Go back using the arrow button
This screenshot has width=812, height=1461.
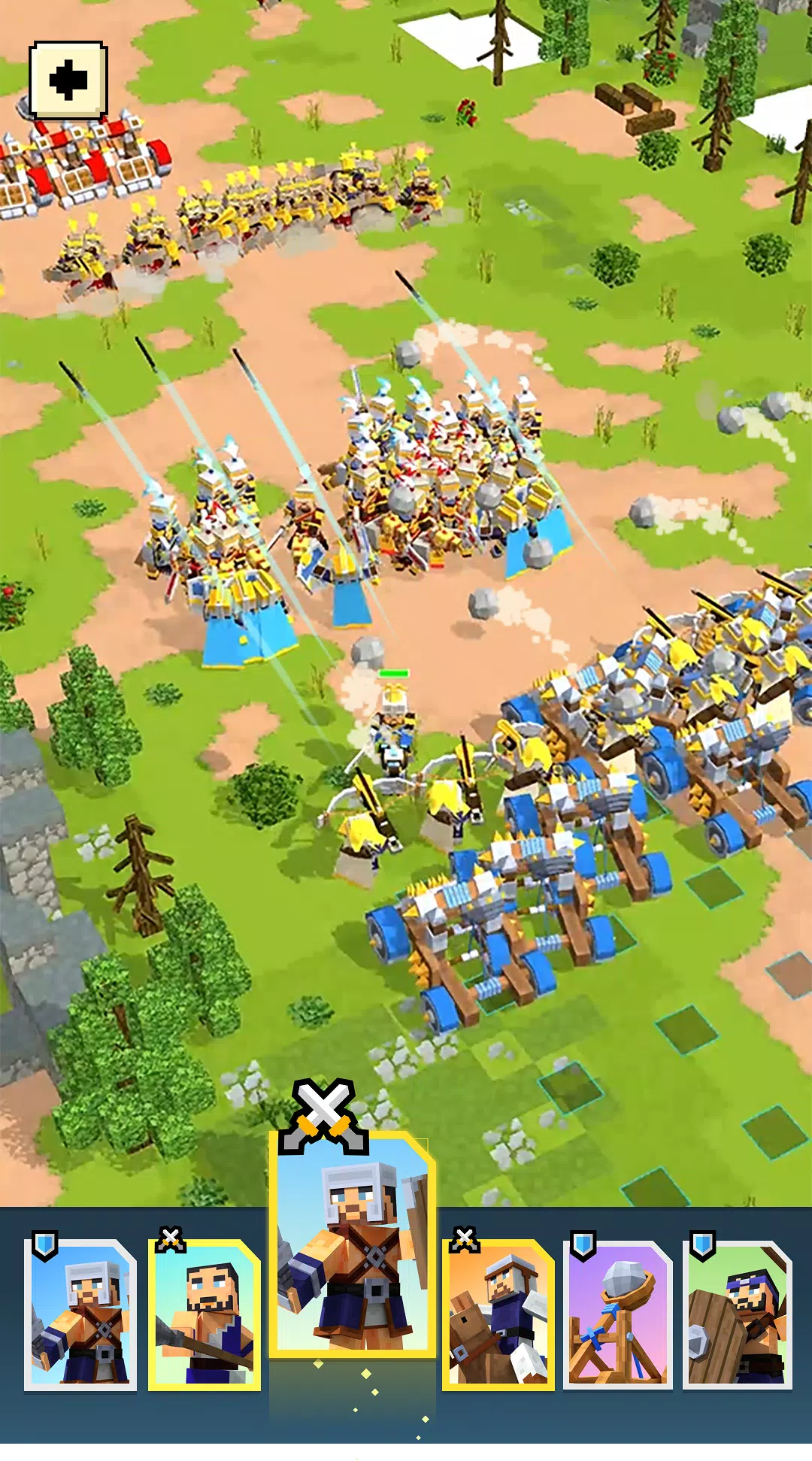click(x=68, y=80)
